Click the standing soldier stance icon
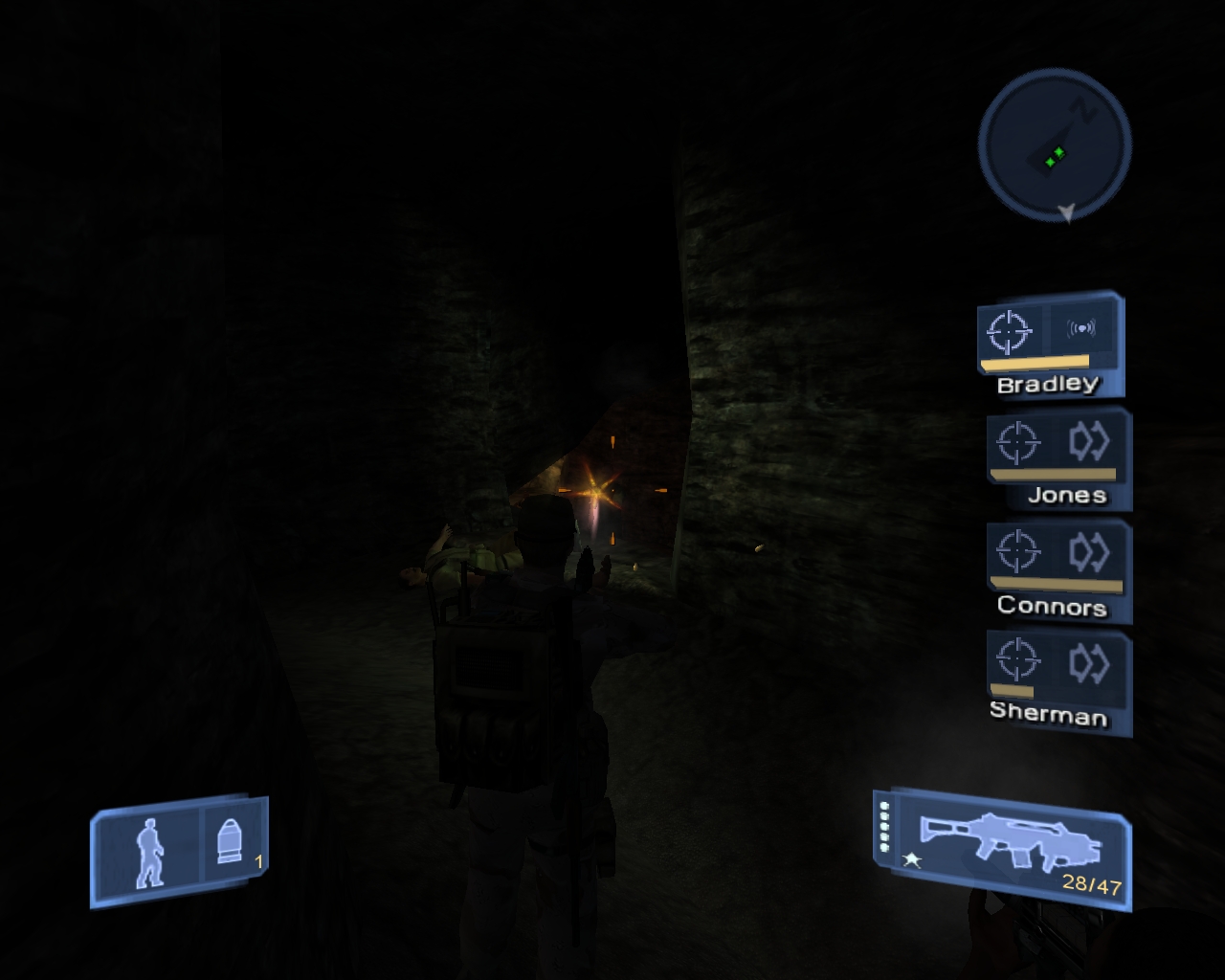1225x980 pixels. click(x=148, y=851)
